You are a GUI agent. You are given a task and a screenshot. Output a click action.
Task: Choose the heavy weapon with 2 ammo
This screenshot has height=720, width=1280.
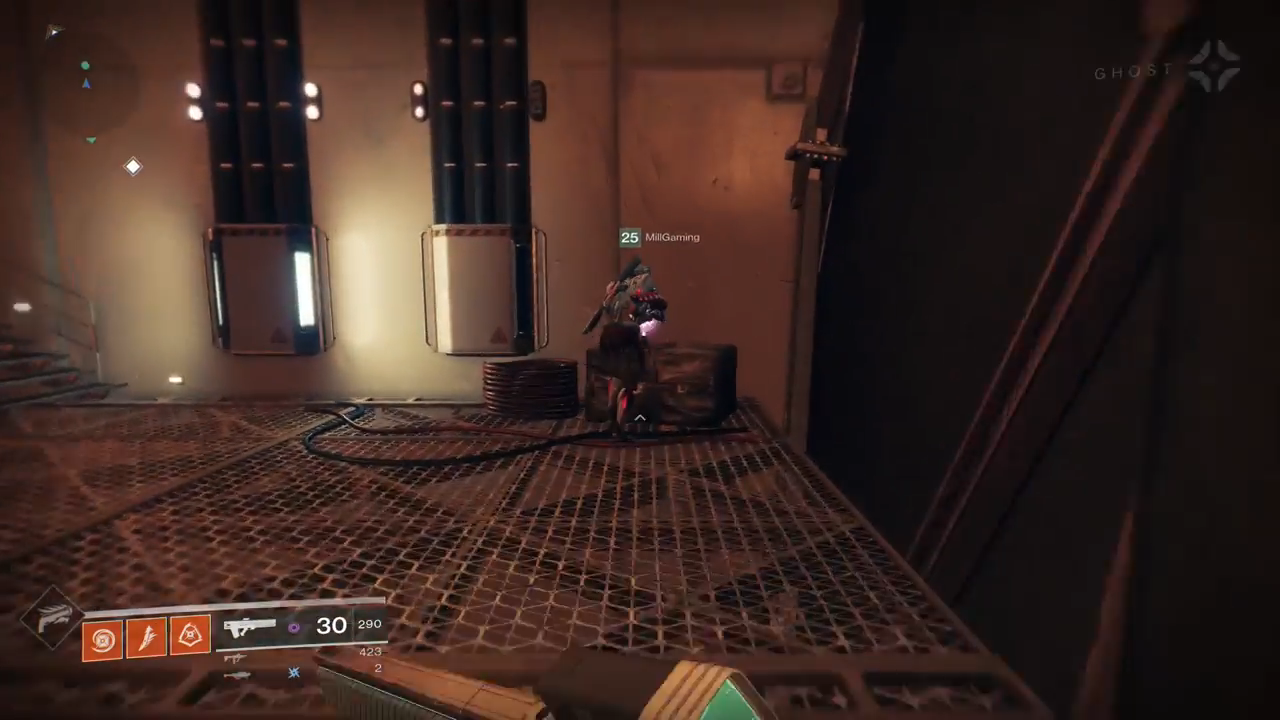(236, 675)
